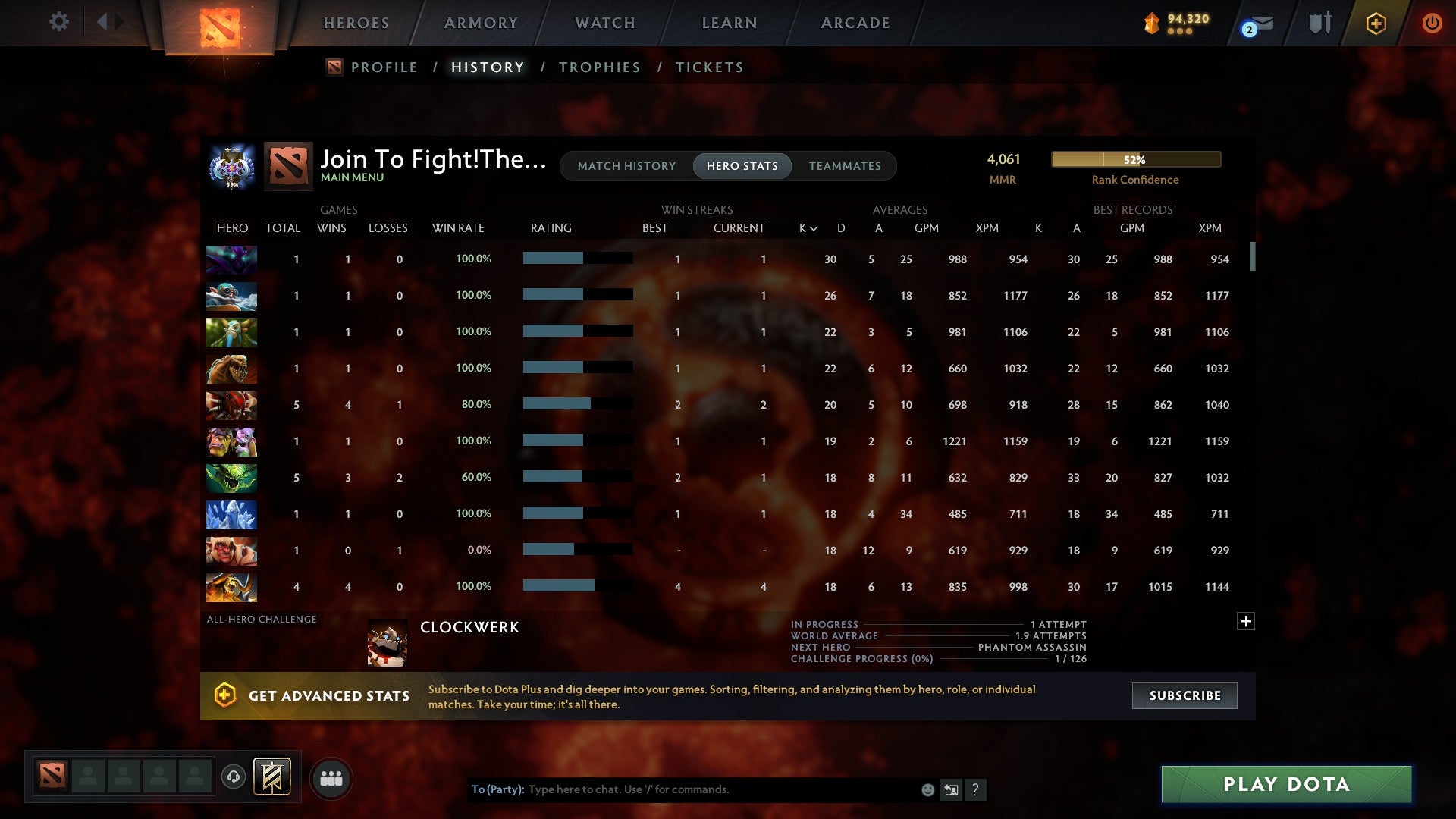The width and height of the screenshot is (1456, 819).
Task: Open the emoticon picker in chat
Action: click(x=927, y=789)
